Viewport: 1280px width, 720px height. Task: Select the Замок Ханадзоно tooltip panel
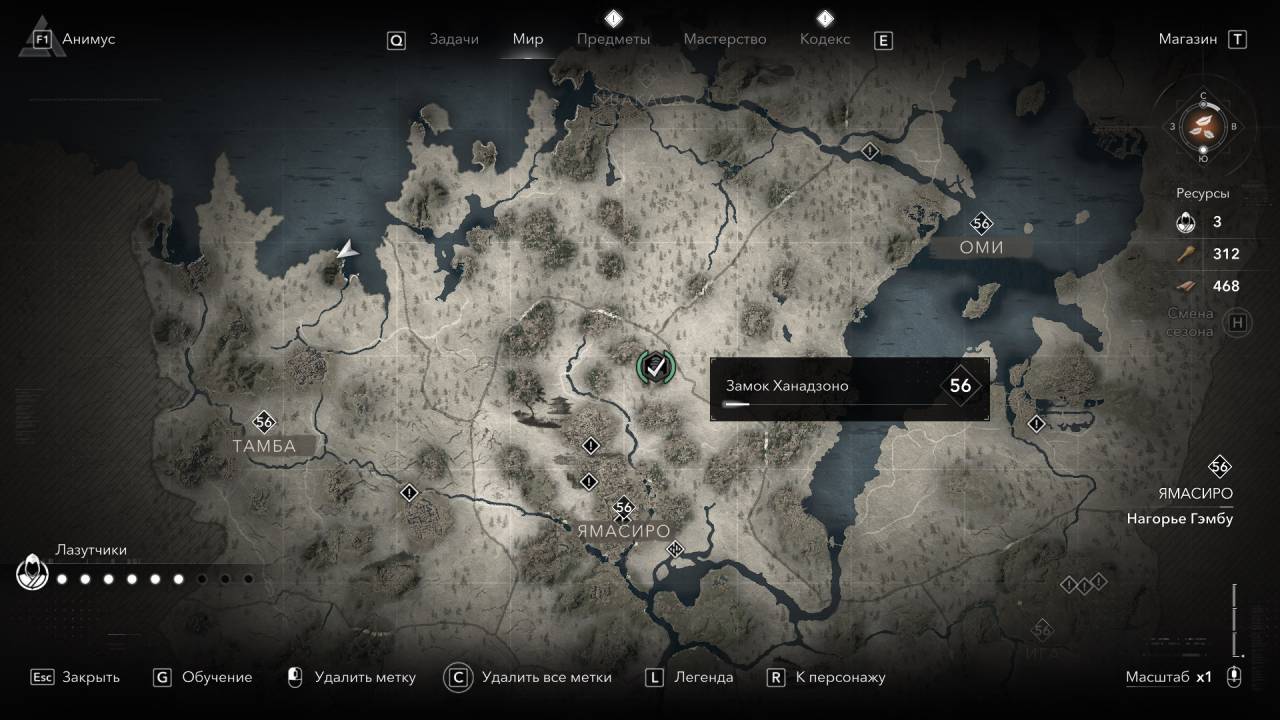point(849,388)
